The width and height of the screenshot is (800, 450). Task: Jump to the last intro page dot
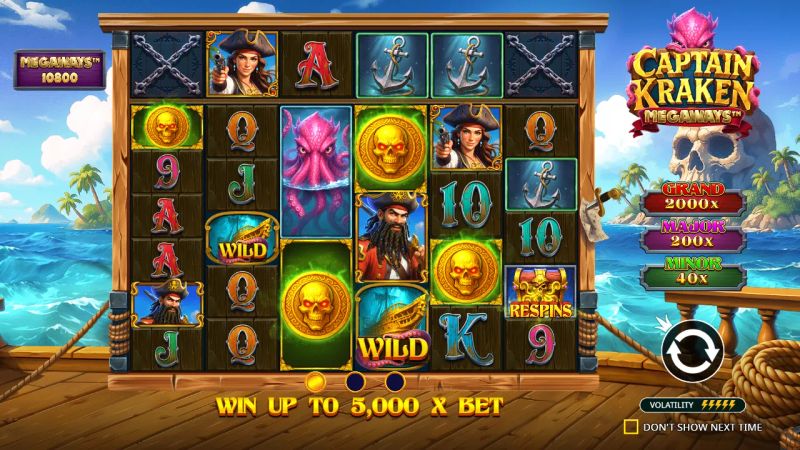(394, 381)
